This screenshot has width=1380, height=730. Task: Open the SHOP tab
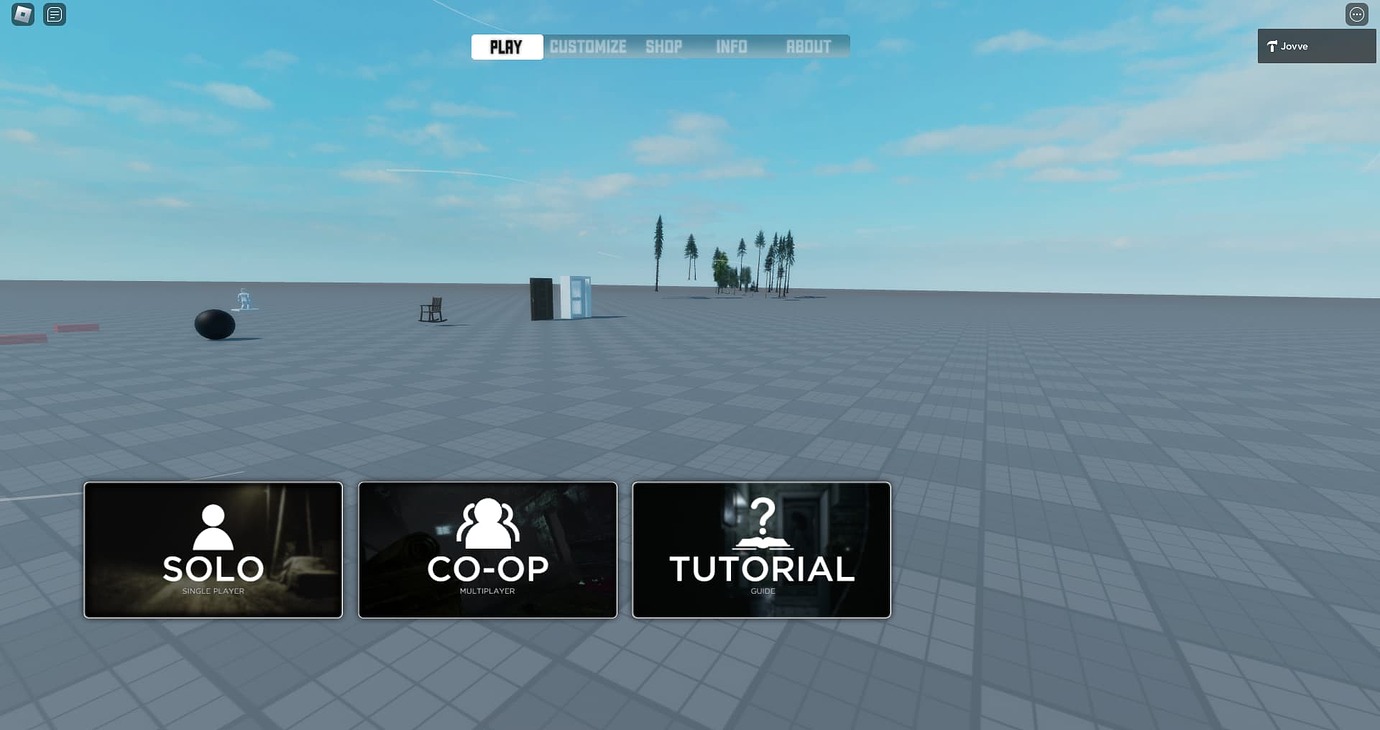(664, 46)
